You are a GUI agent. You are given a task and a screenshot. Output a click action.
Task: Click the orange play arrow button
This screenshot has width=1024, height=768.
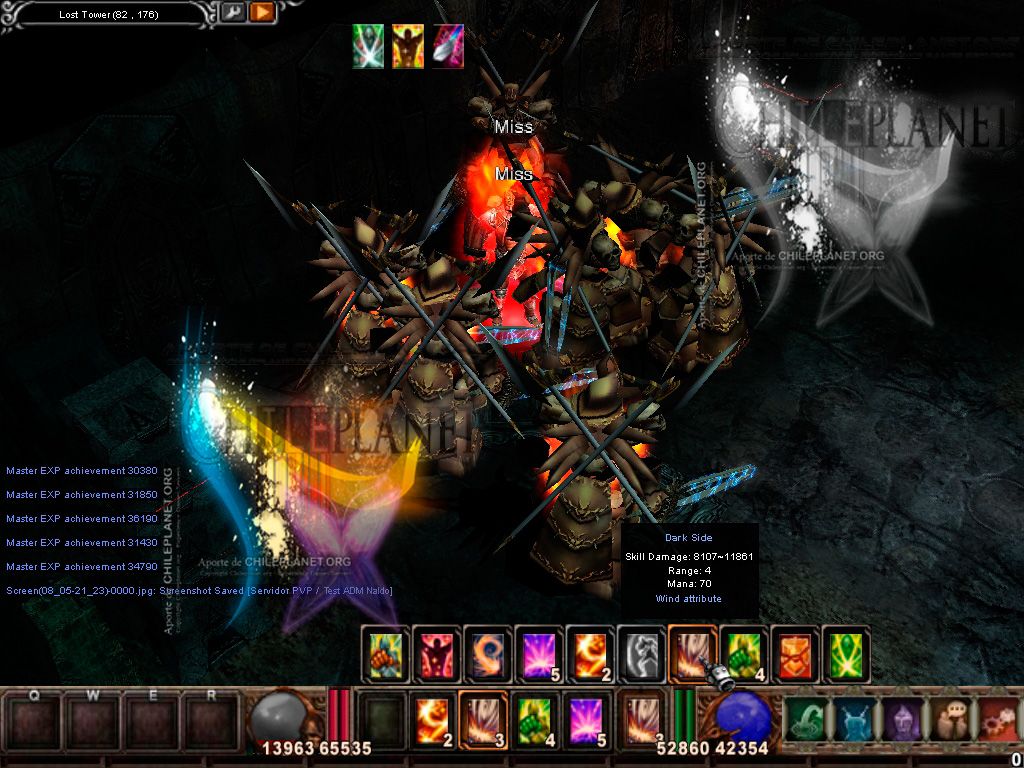[x=262, y=13]
